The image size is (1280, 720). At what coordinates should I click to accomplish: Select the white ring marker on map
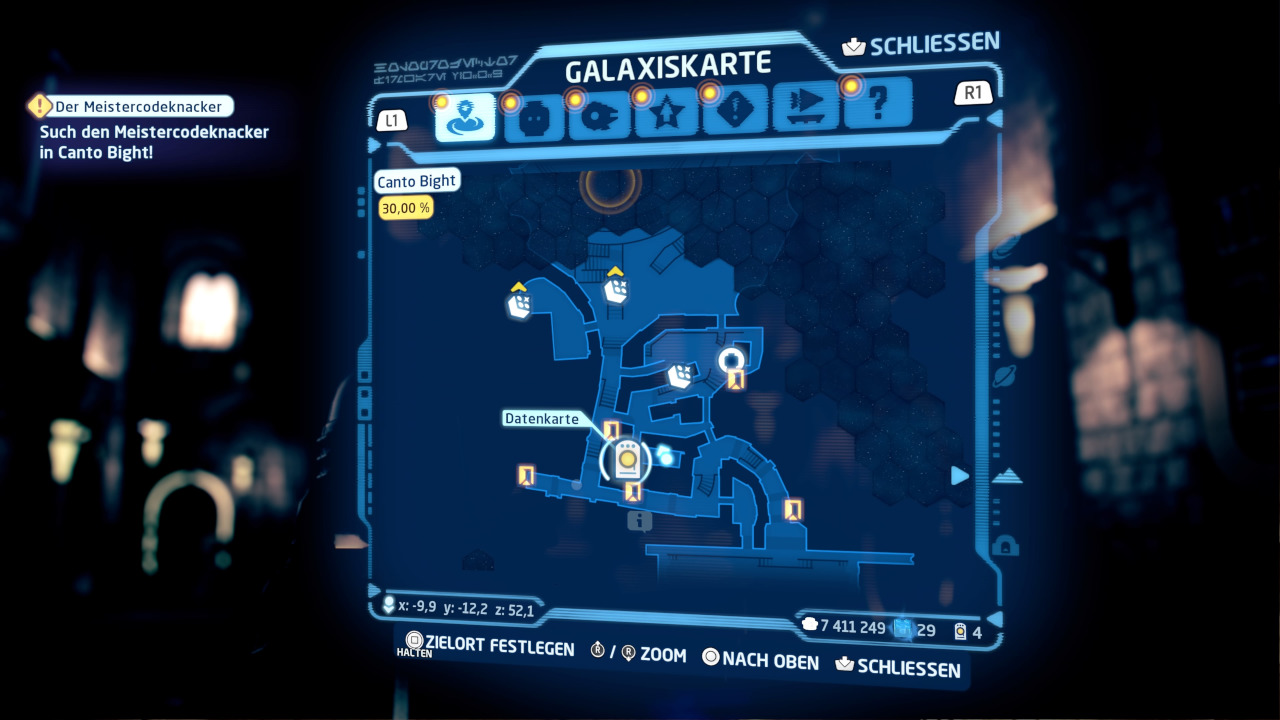tap(732, 360)
